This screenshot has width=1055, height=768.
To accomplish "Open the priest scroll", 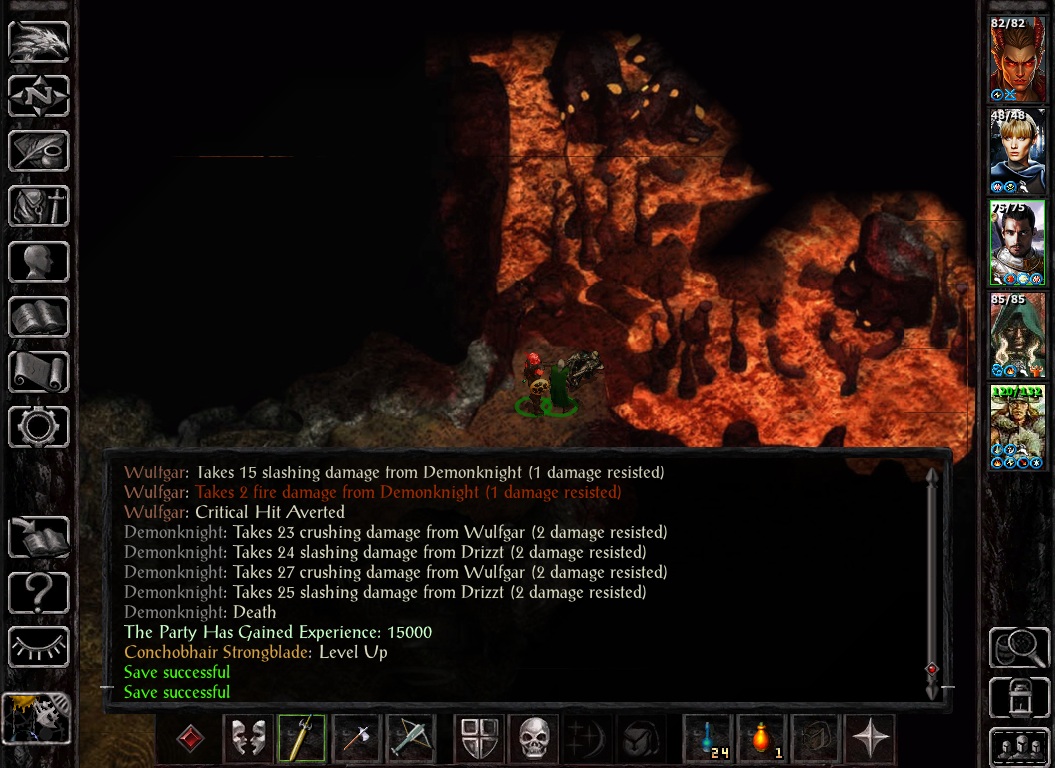I will (39, 371).
